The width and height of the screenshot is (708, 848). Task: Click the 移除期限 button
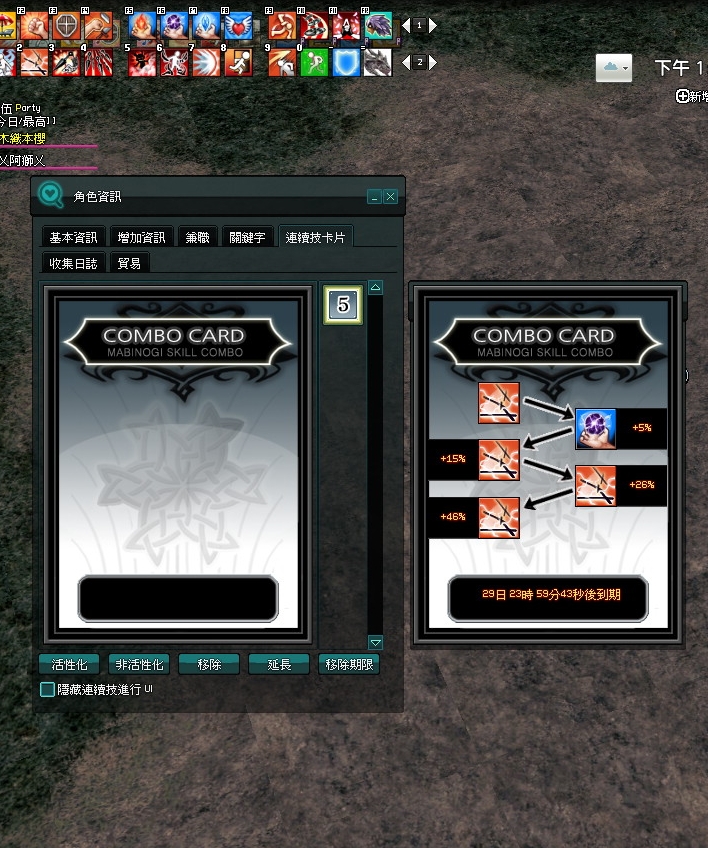349,664
